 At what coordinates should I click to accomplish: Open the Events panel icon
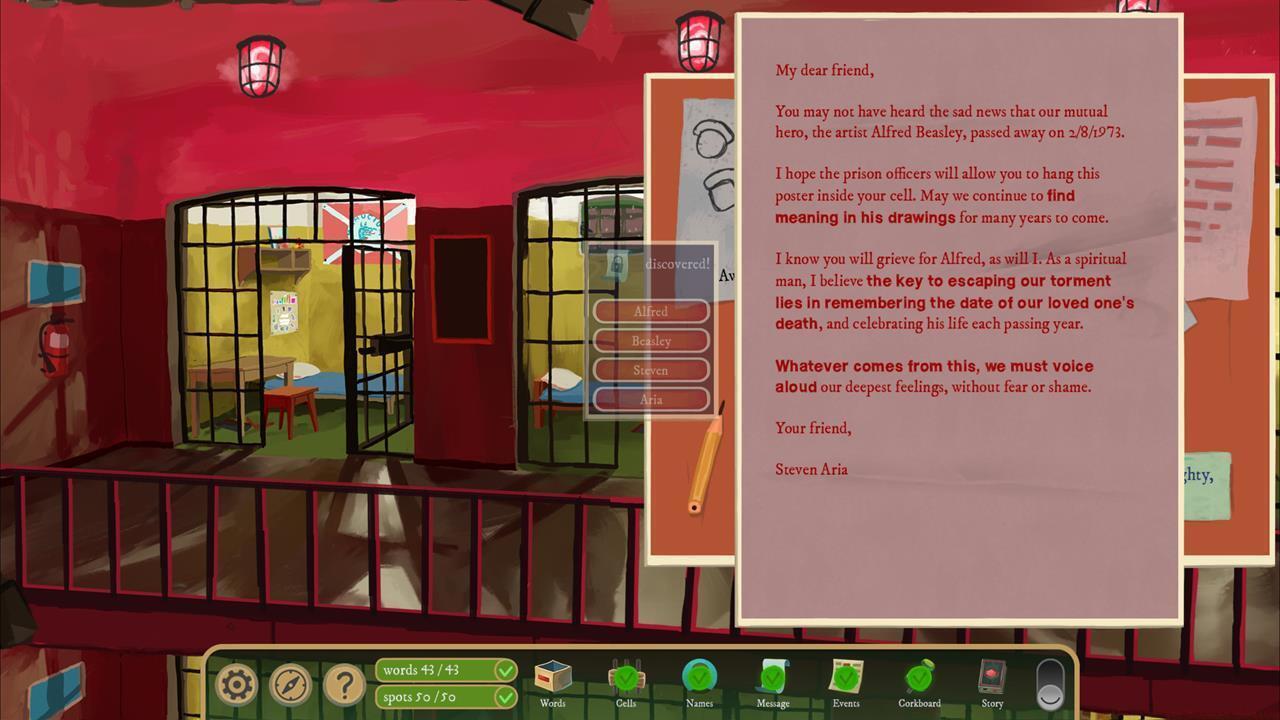pos(846,678)
